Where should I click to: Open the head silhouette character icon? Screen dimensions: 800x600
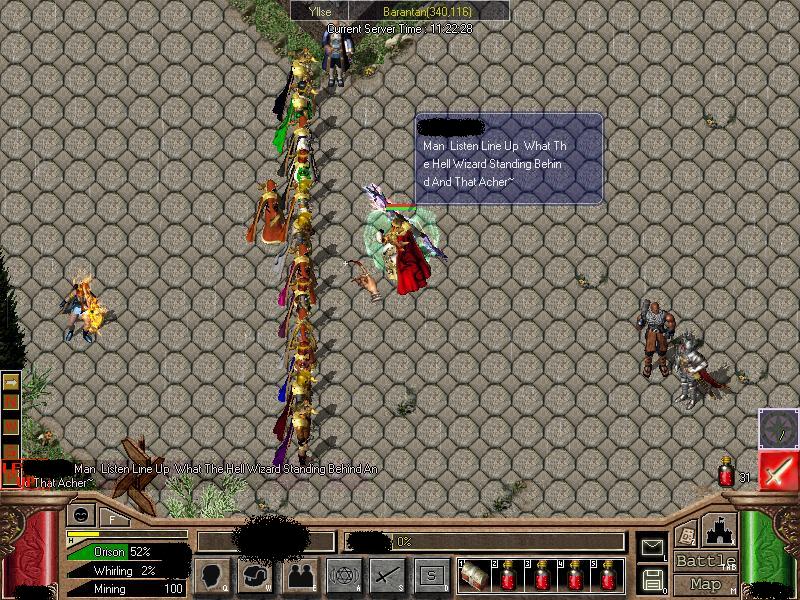[214, 575]
